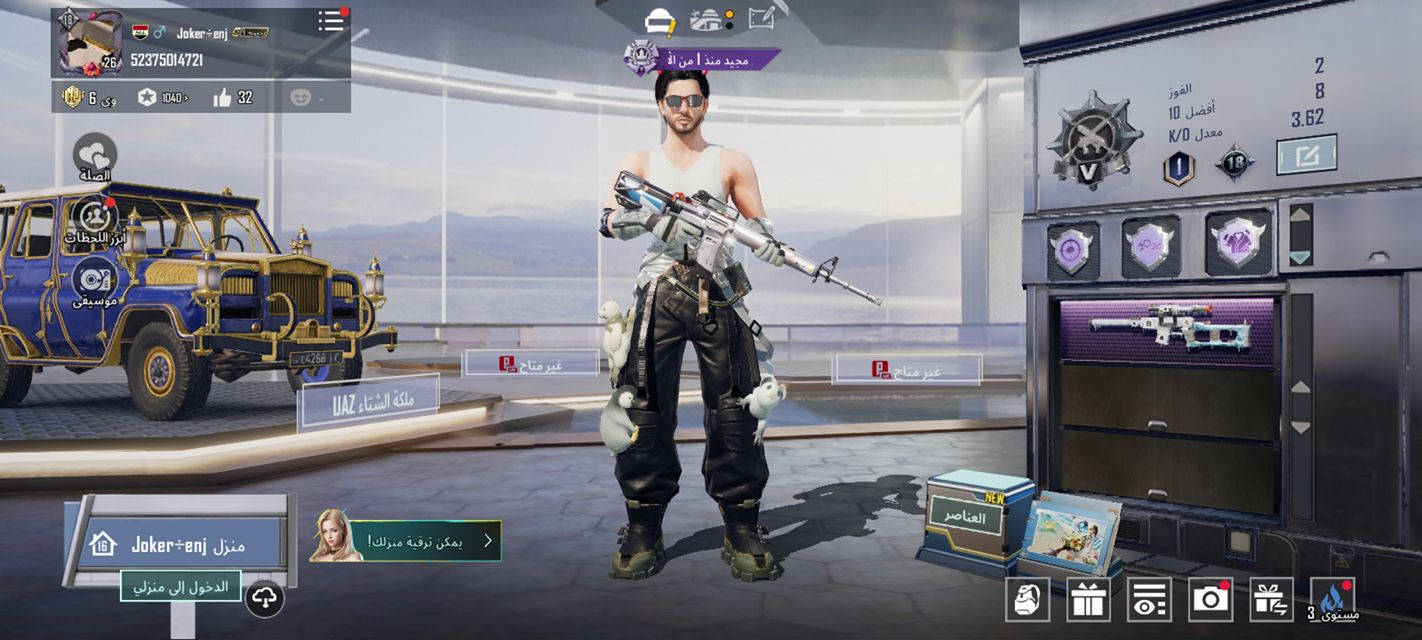Edit the stats panel with the pencil button
The height and width of the screenshot is (640, 1422).
[1306, 154]
